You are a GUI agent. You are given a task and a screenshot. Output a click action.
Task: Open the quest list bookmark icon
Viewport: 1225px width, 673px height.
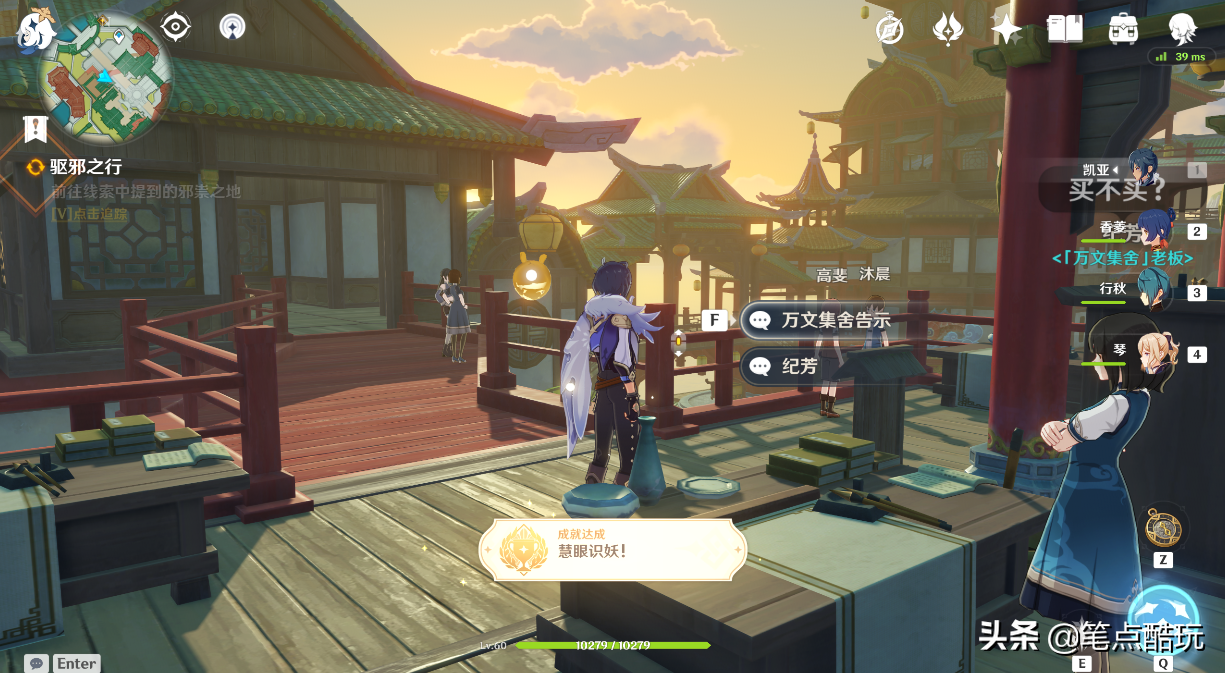click(36, 128)
